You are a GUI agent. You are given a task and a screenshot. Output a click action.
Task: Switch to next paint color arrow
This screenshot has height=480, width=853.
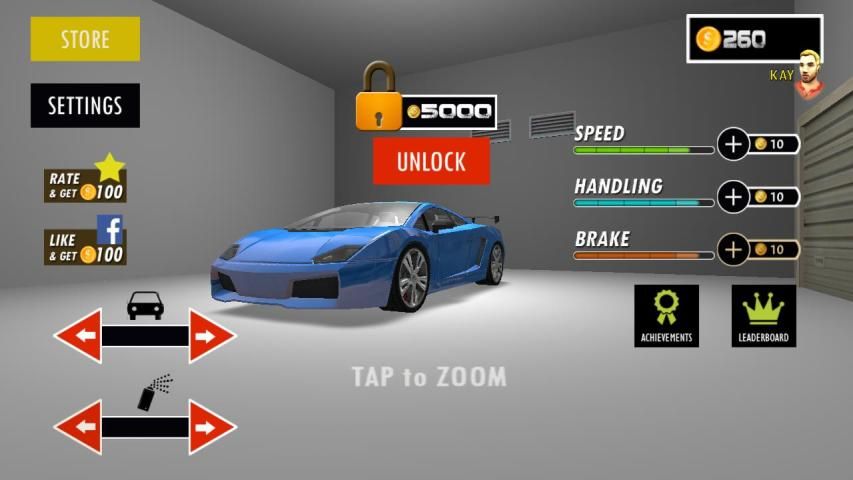(210, 427)
